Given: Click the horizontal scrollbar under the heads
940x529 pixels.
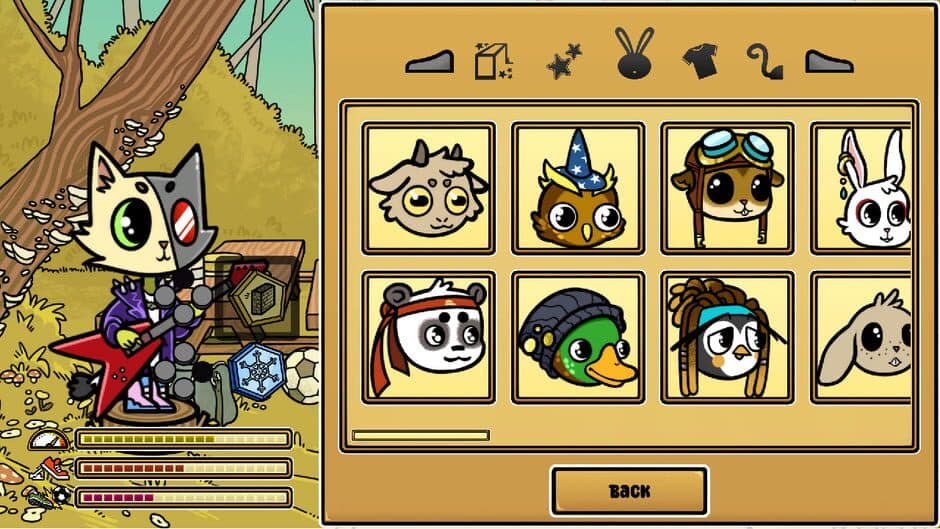Looking at the screenshot, I should click(x=421, y=435).
